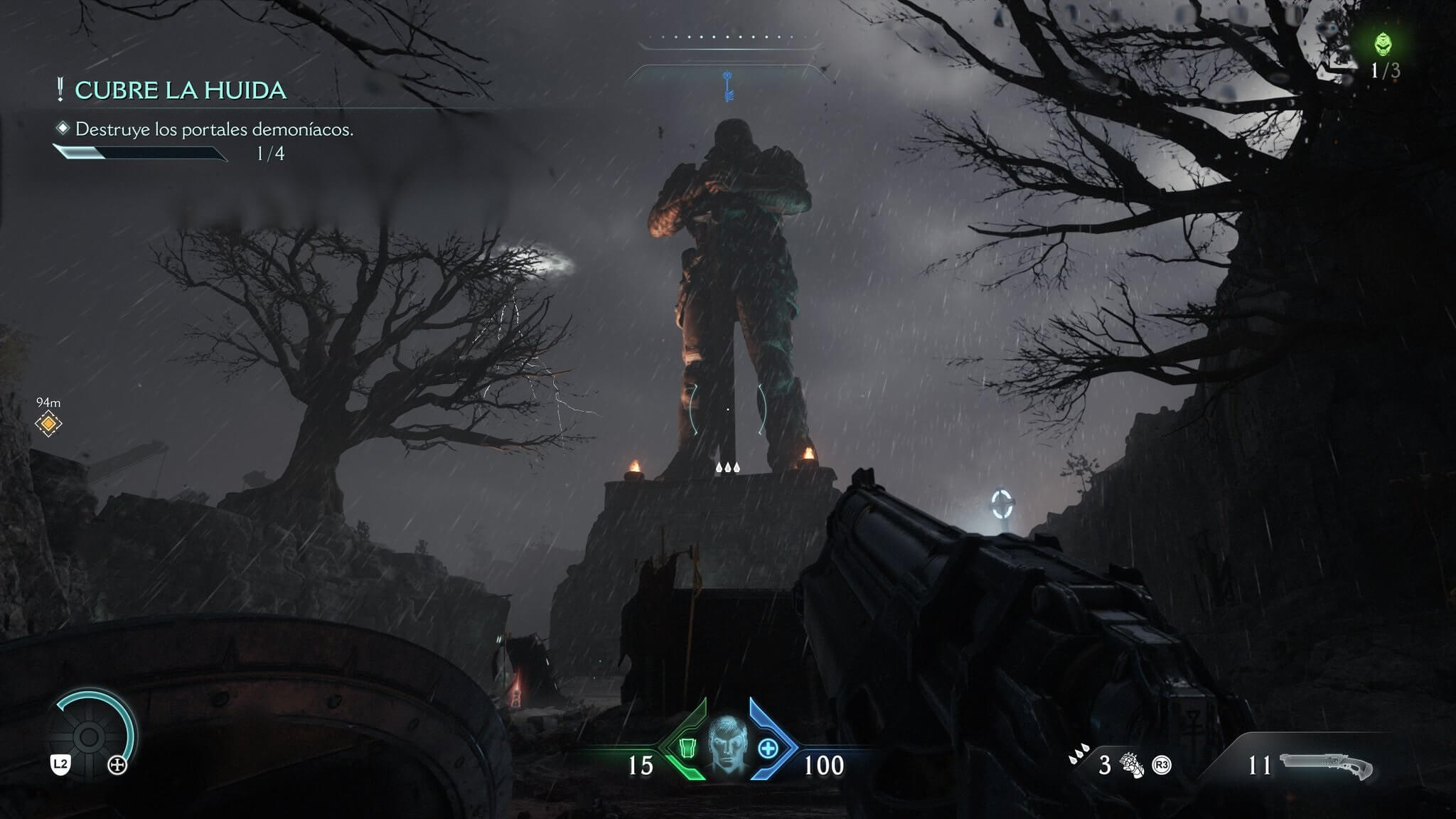Click the green demon skull counter icon
The height and width of the screenshot is (819, 1456).
click(1382, 45)
